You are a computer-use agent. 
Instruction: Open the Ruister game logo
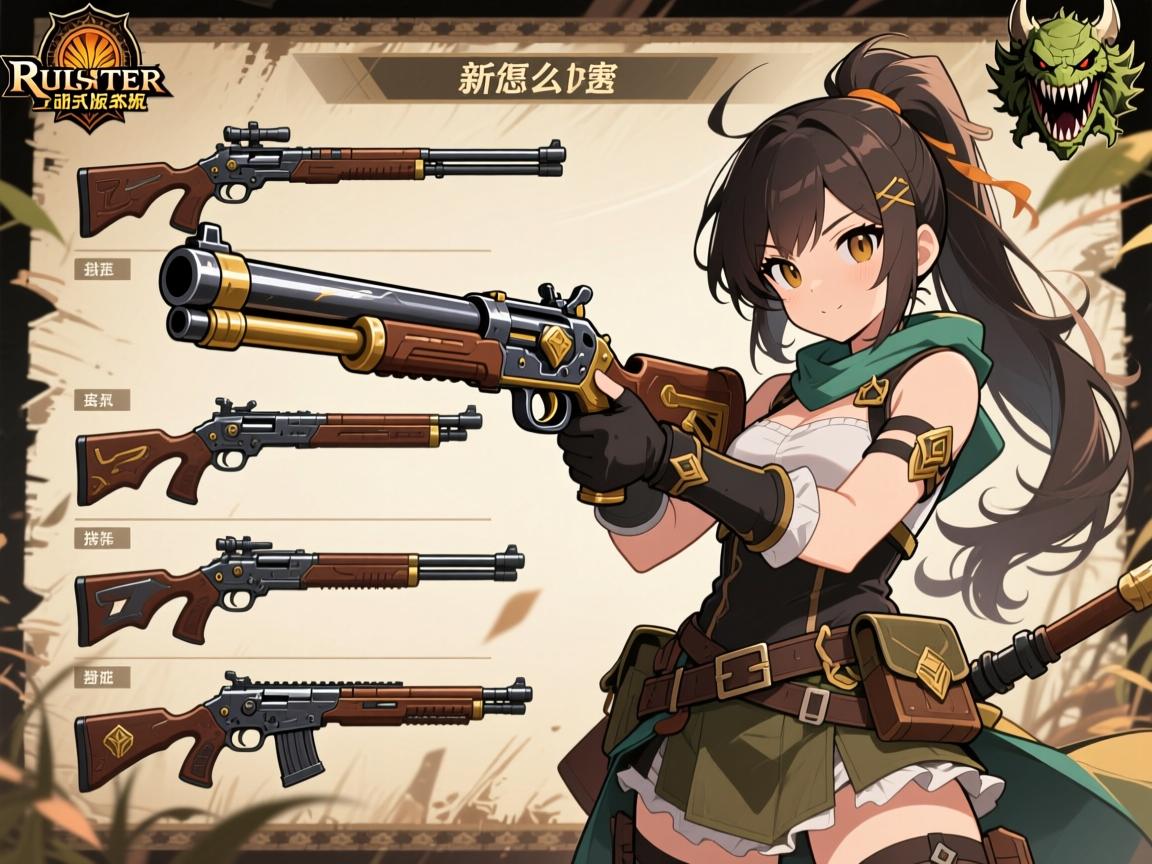[86, 73]
